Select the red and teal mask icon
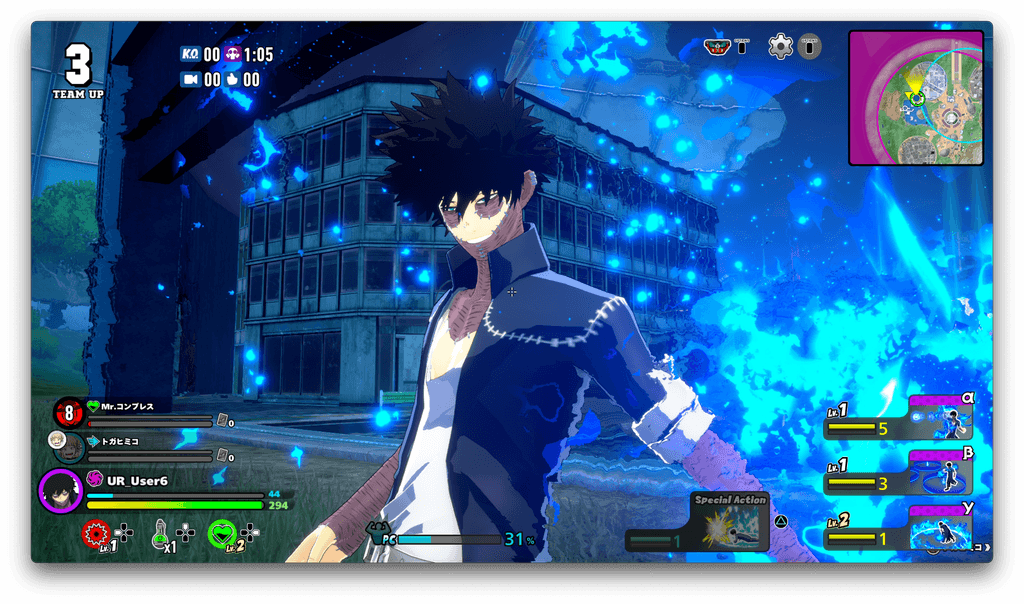 click(716, 46)
